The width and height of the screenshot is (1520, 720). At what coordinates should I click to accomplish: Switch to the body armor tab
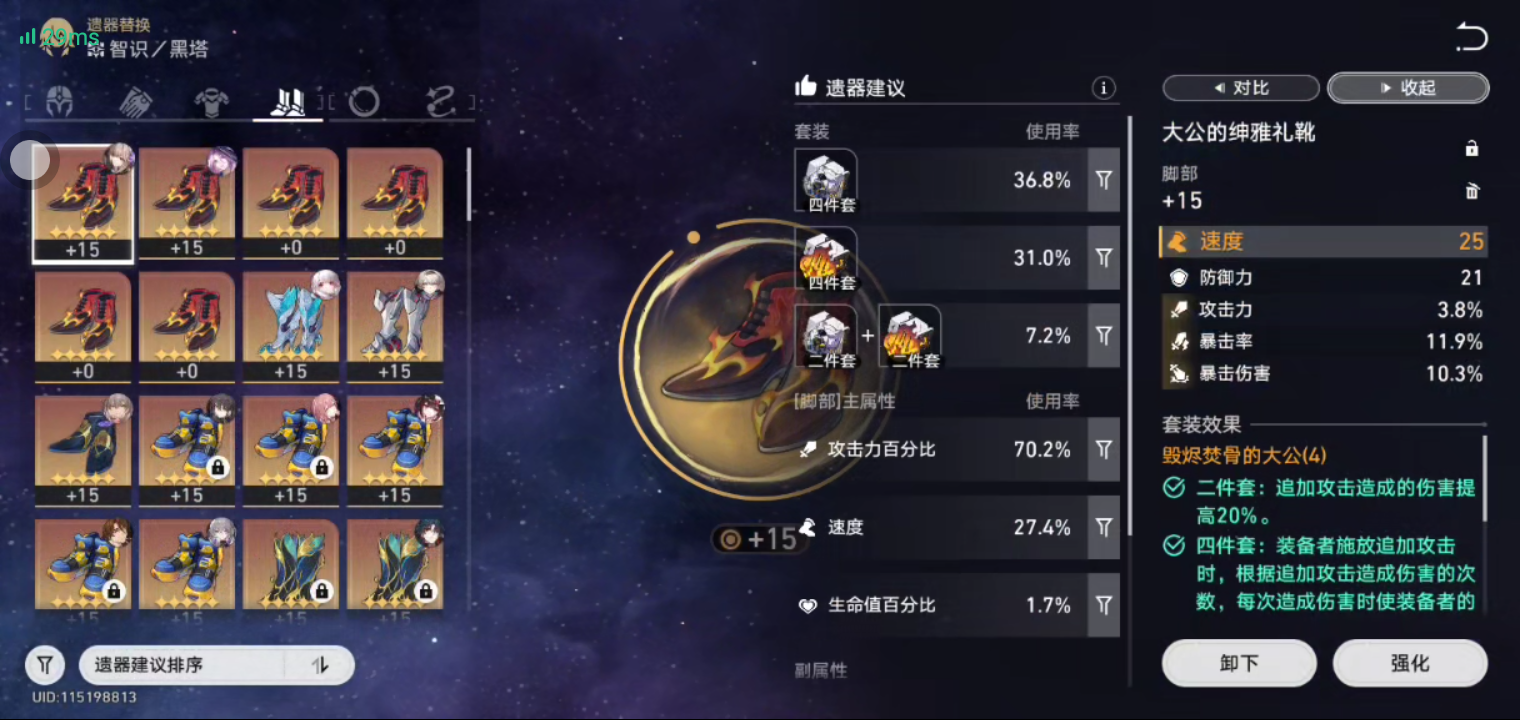click(x=212, y=102)
